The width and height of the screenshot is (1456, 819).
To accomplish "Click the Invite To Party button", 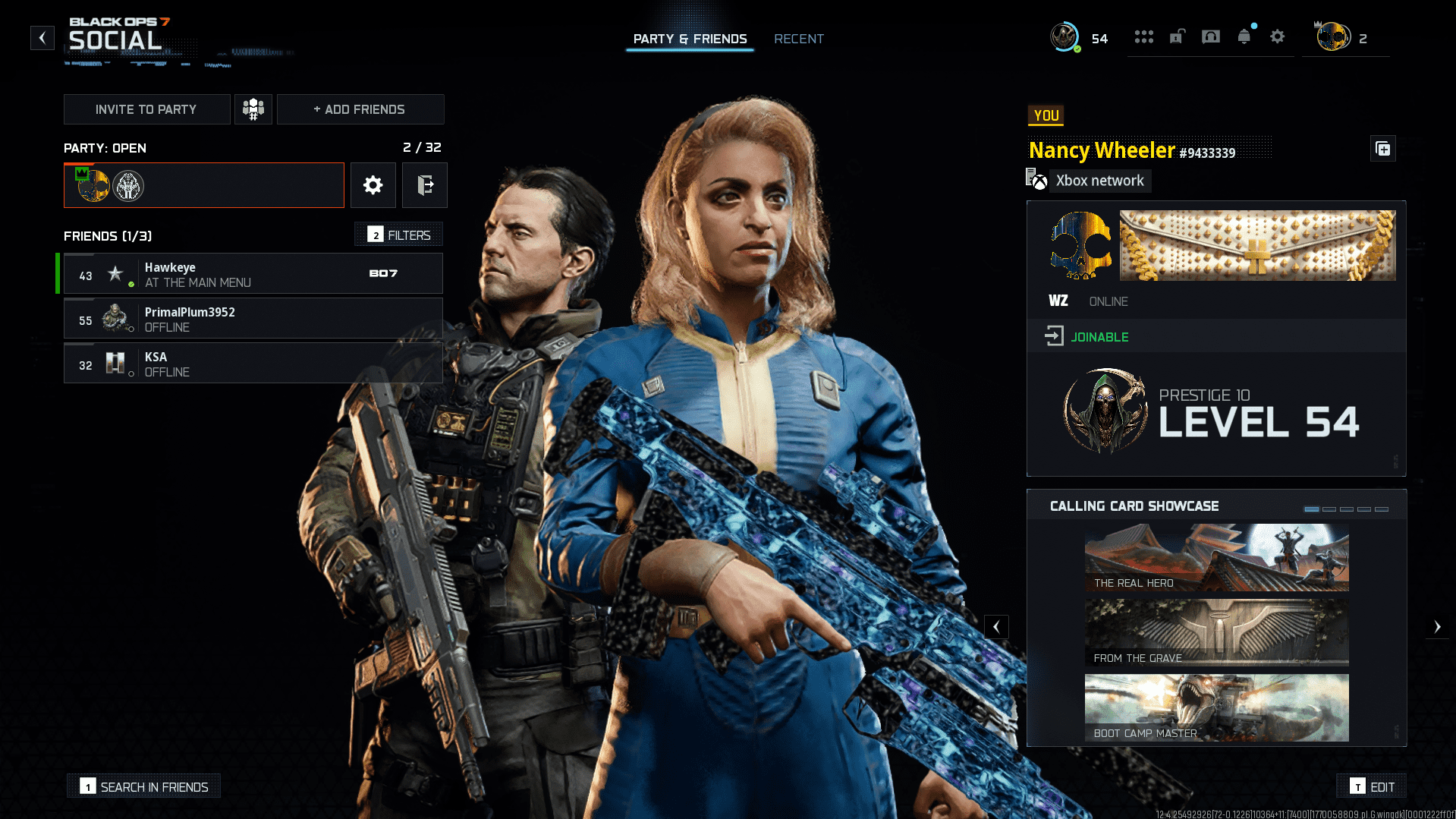I will (146, 109).
